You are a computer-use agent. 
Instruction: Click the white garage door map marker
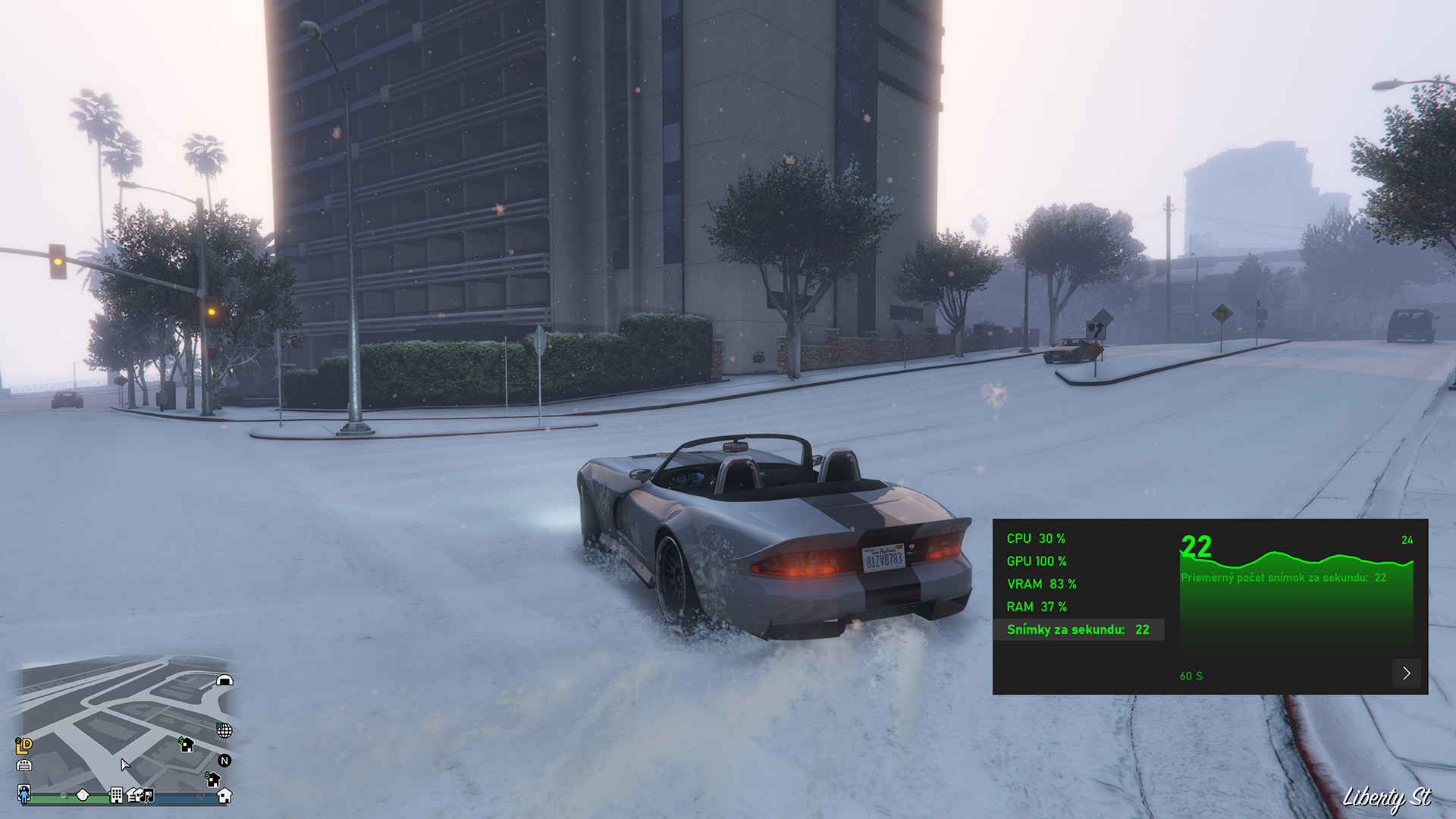pyautogui.click(x=24, y=765)
